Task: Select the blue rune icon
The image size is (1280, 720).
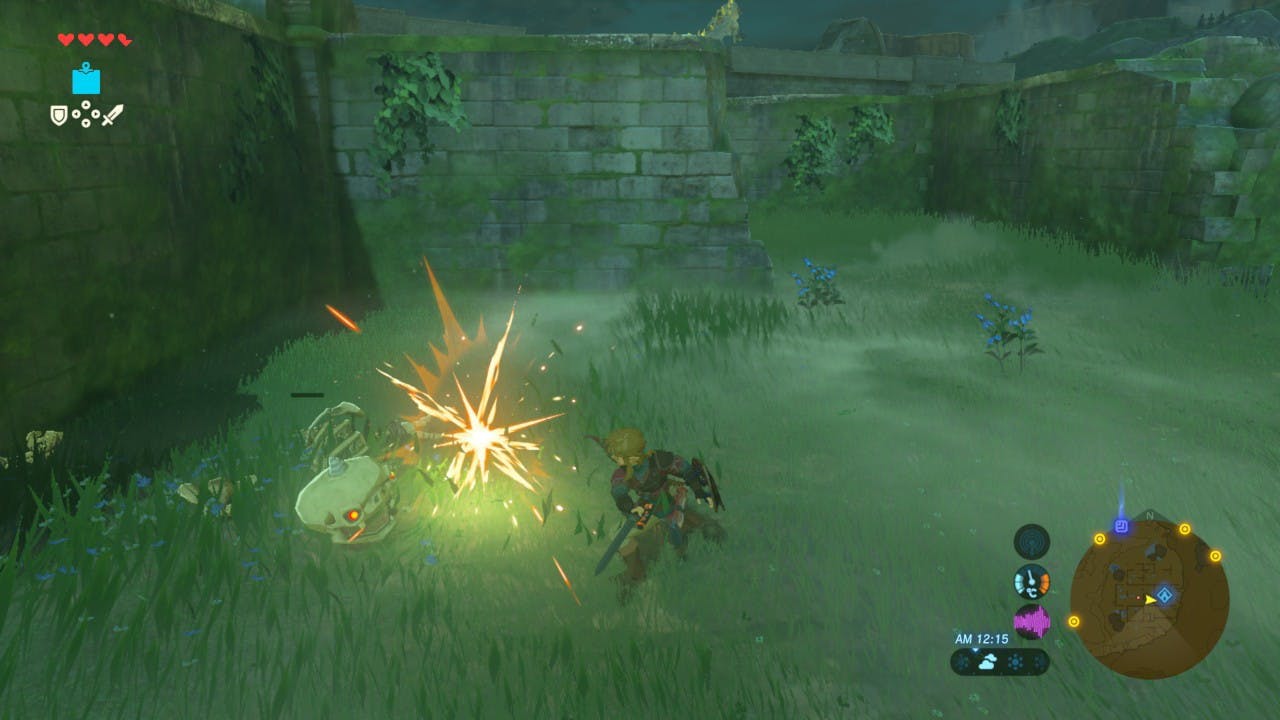Action: click(x=86, y=79)
